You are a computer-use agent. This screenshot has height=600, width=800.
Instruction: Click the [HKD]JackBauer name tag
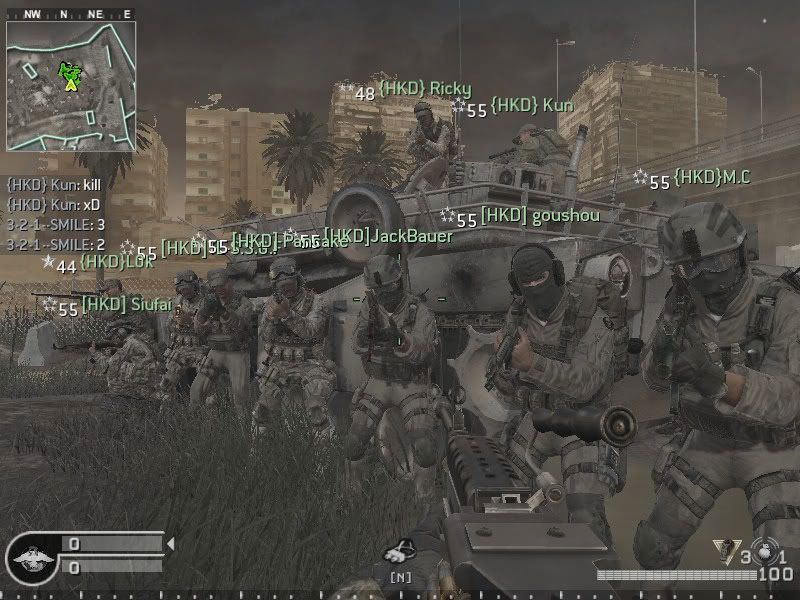387,237
